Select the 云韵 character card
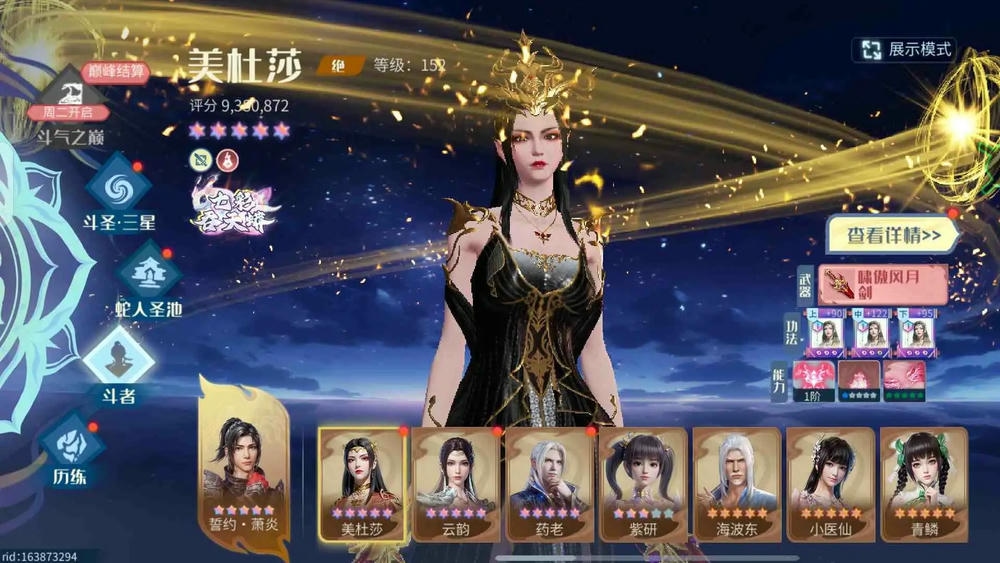 pyautogui.click(x=455, y=484)
